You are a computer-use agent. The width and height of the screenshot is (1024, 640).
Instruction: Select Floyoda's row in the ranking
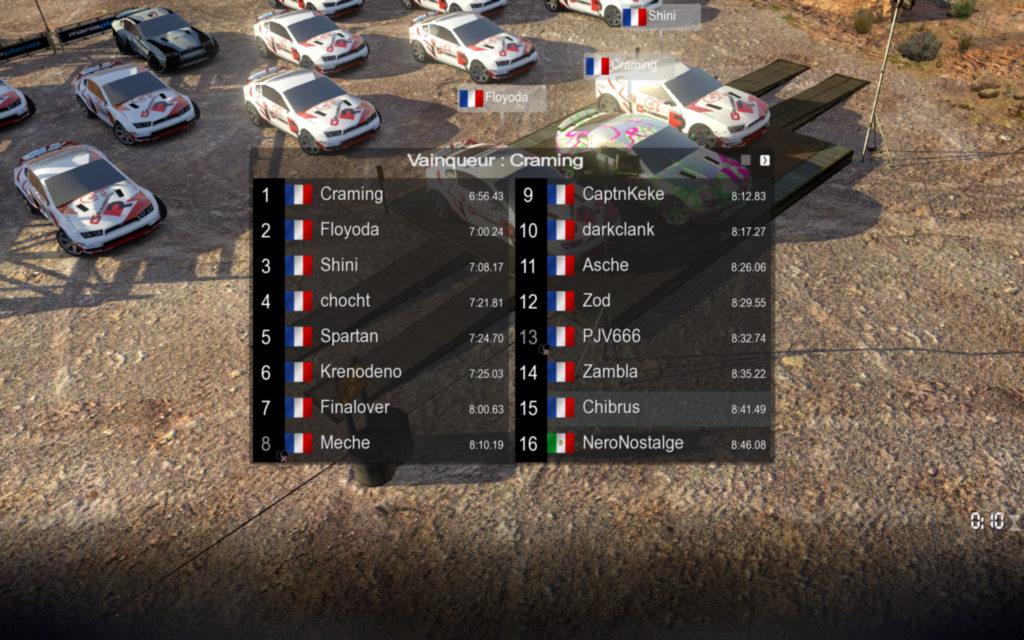pyautogui.click(x=381, y=230)
